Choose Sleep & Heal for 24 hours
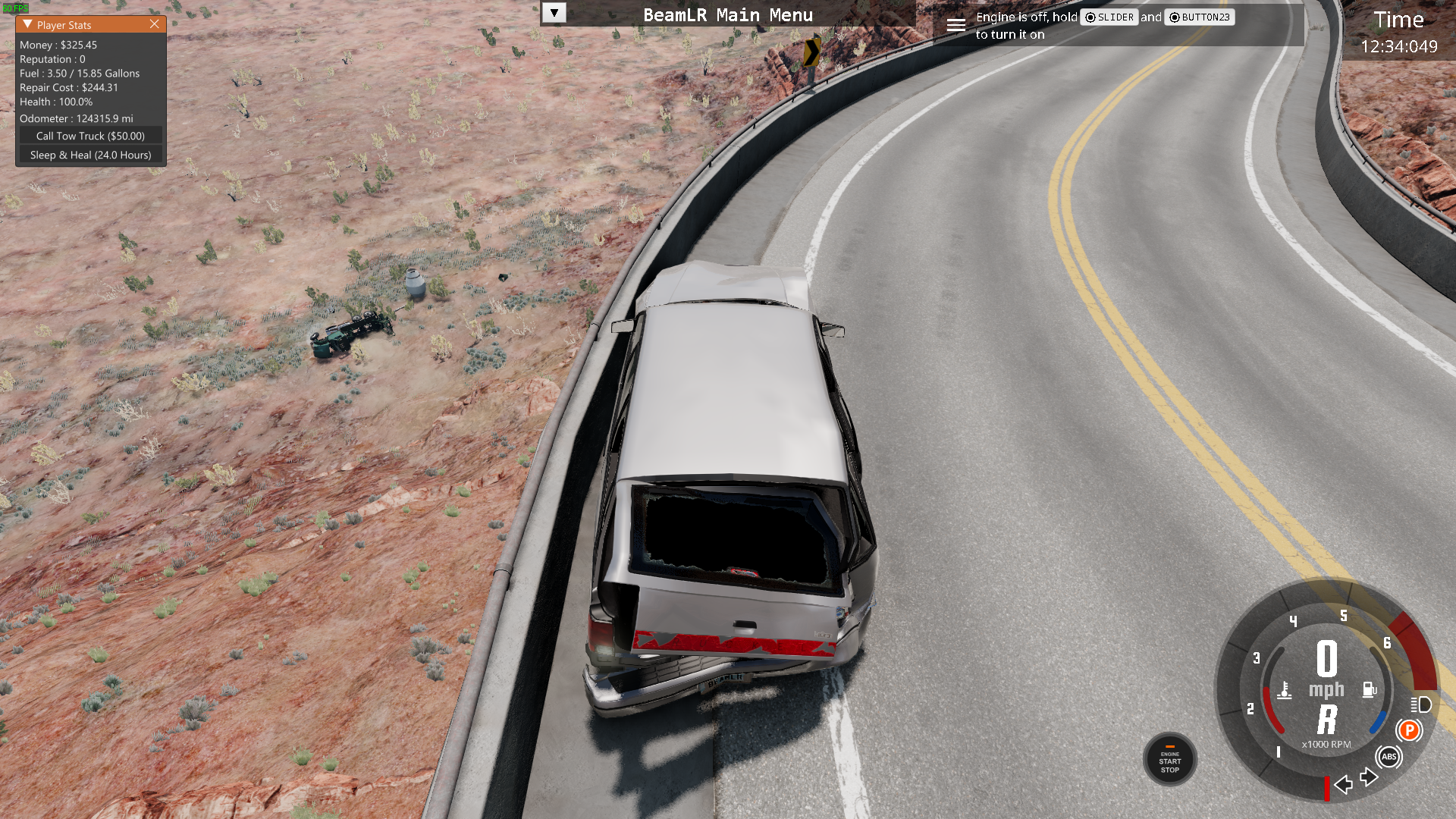Viewport: 1456px width, 819px height. pos(90,155)
